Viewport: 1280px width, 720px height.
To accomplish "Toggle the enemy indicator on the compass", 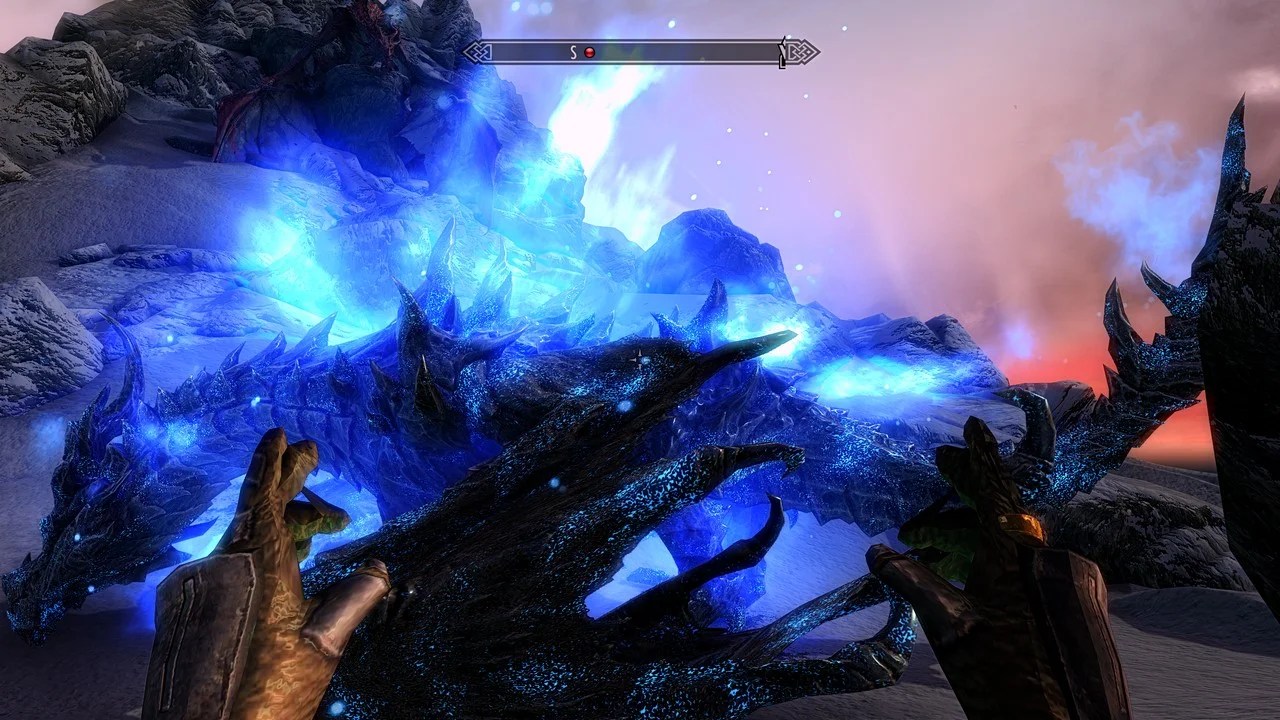I will [590, 51].
